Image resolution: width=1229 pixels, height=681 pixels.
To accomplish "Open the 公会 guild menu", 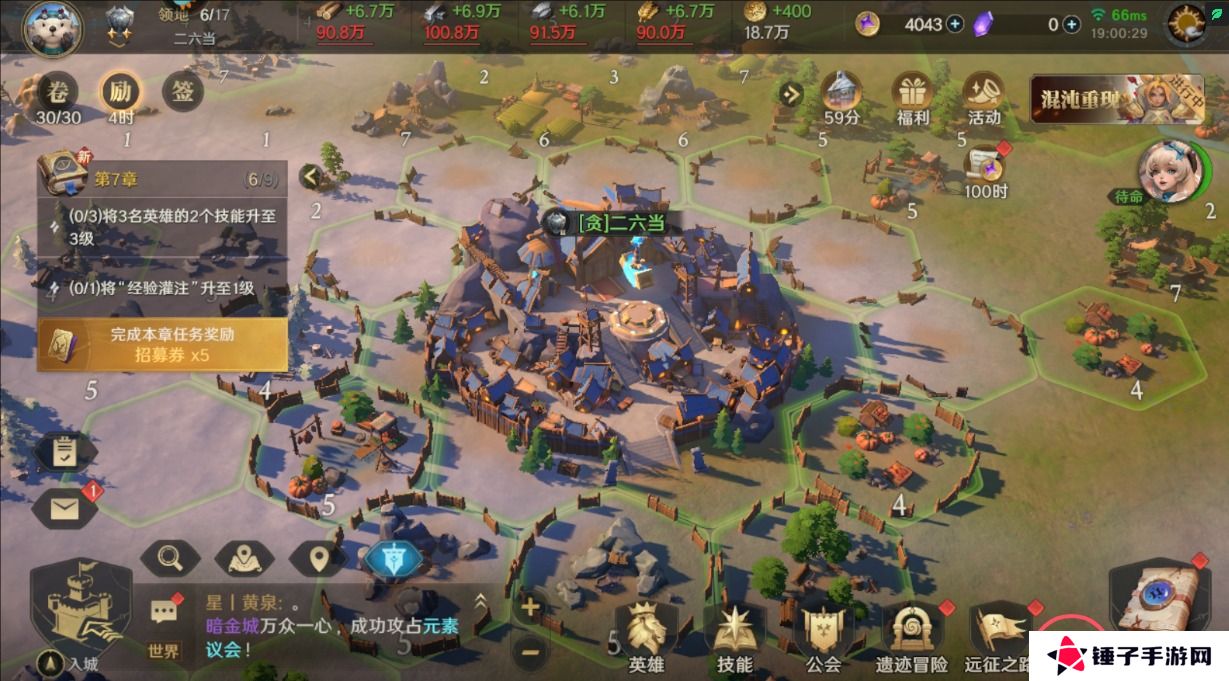I will pyautogui.click(x=823, y=636).
